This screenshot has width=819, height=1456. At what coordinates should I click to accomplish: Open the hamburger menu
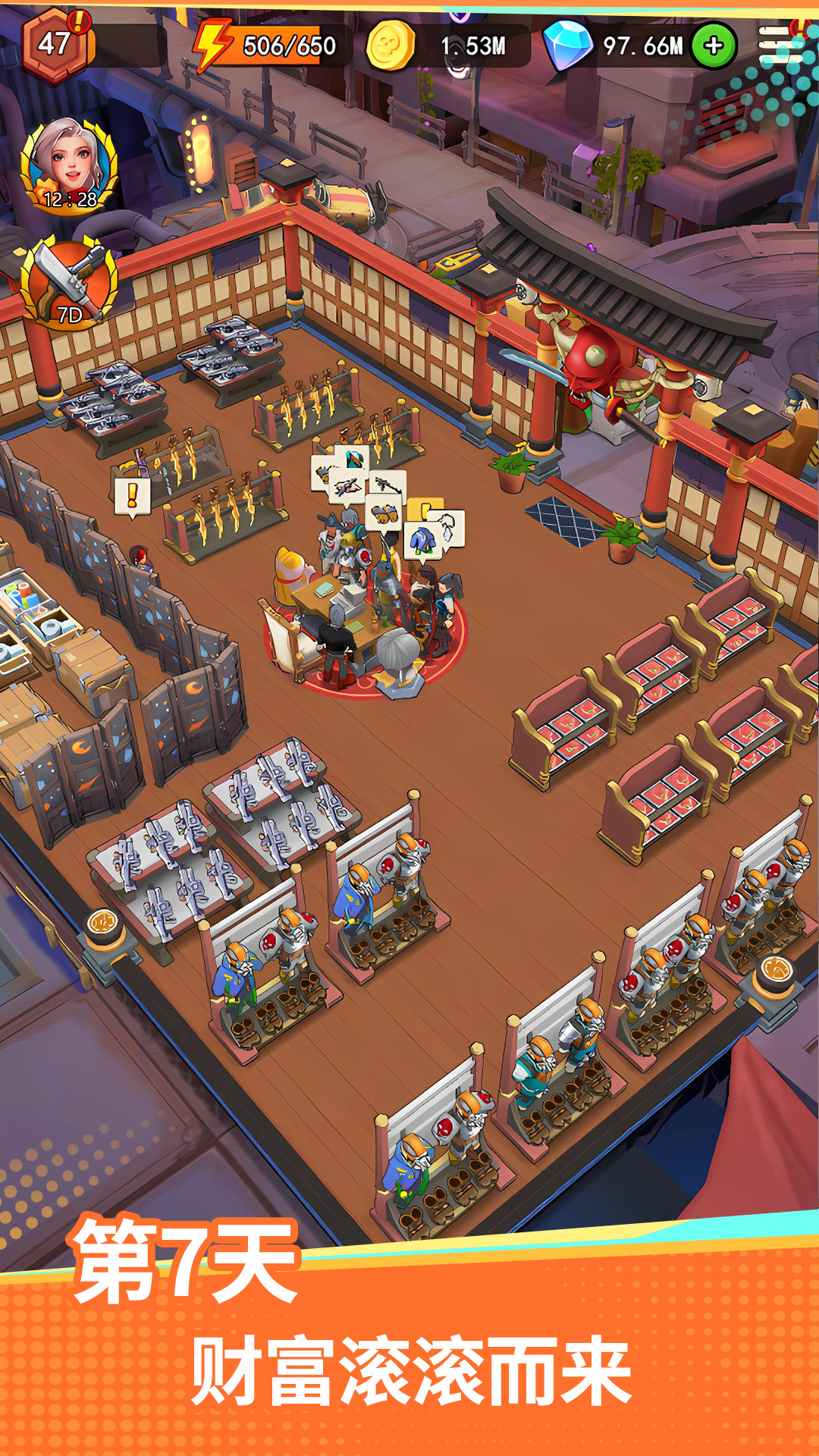pos(780,45)
